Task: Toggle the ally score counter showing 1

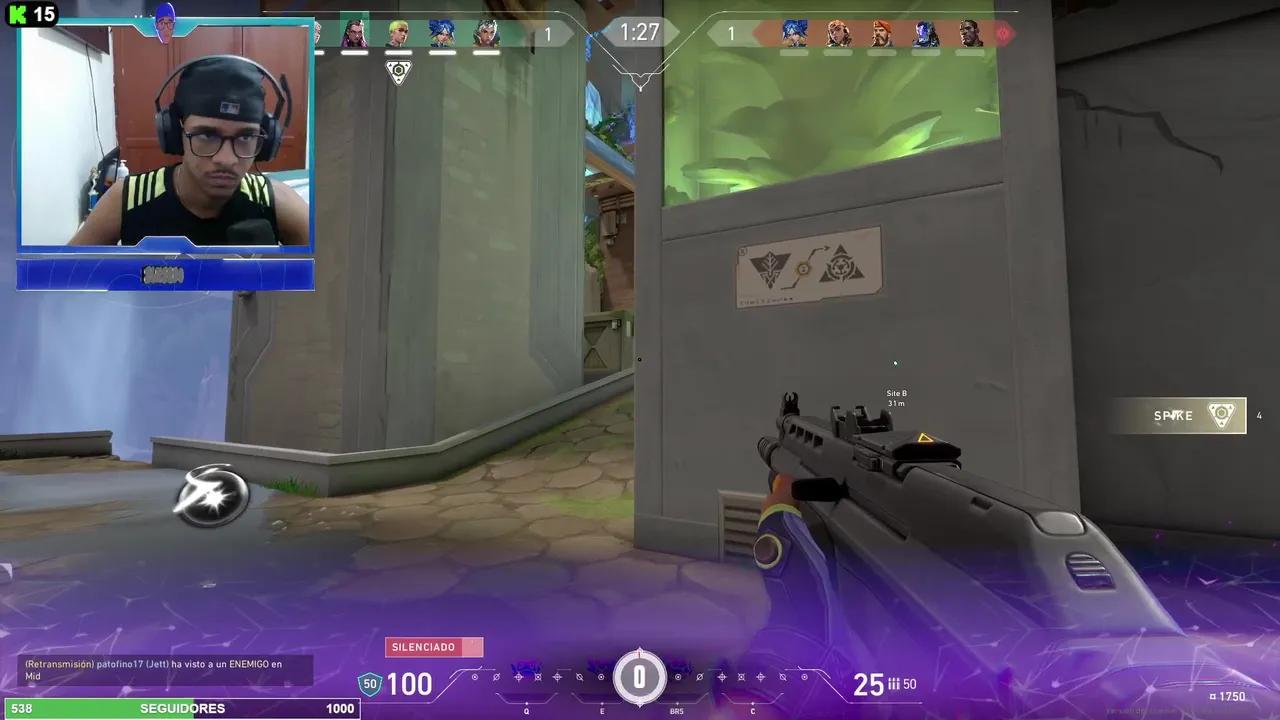Action: pyautogui.click(x=547, y=33)
